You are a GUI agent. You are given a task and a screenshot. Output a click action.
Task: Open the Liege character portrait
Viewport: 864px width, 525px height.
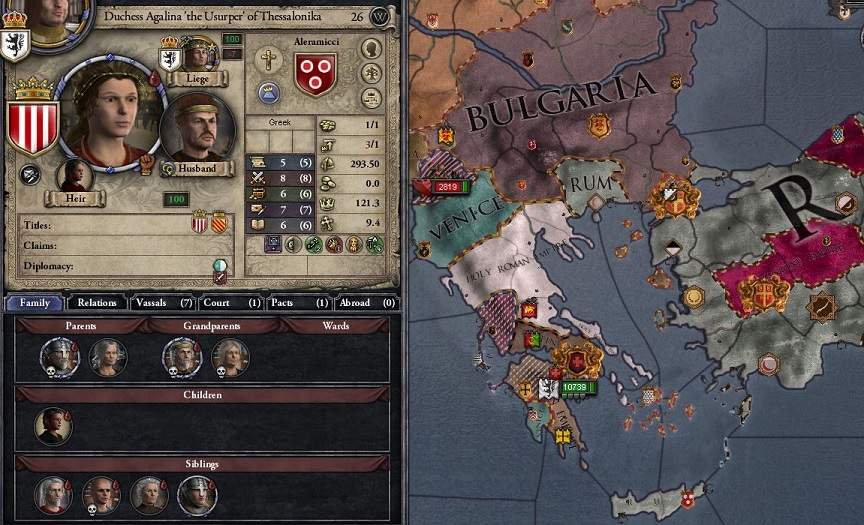[x=196, y=53]
